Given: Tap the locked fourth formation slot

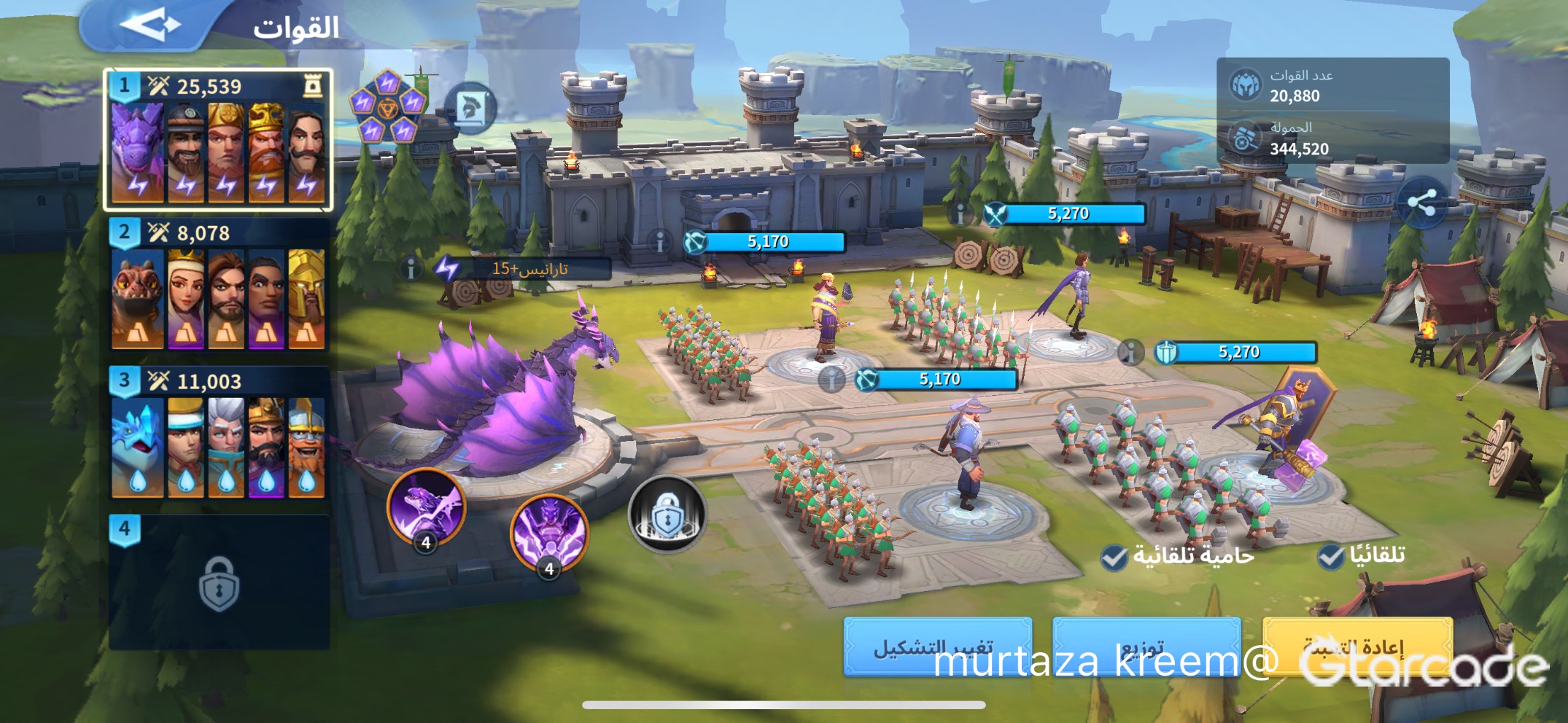Looking at the screenshot, I should click(218, 583).
